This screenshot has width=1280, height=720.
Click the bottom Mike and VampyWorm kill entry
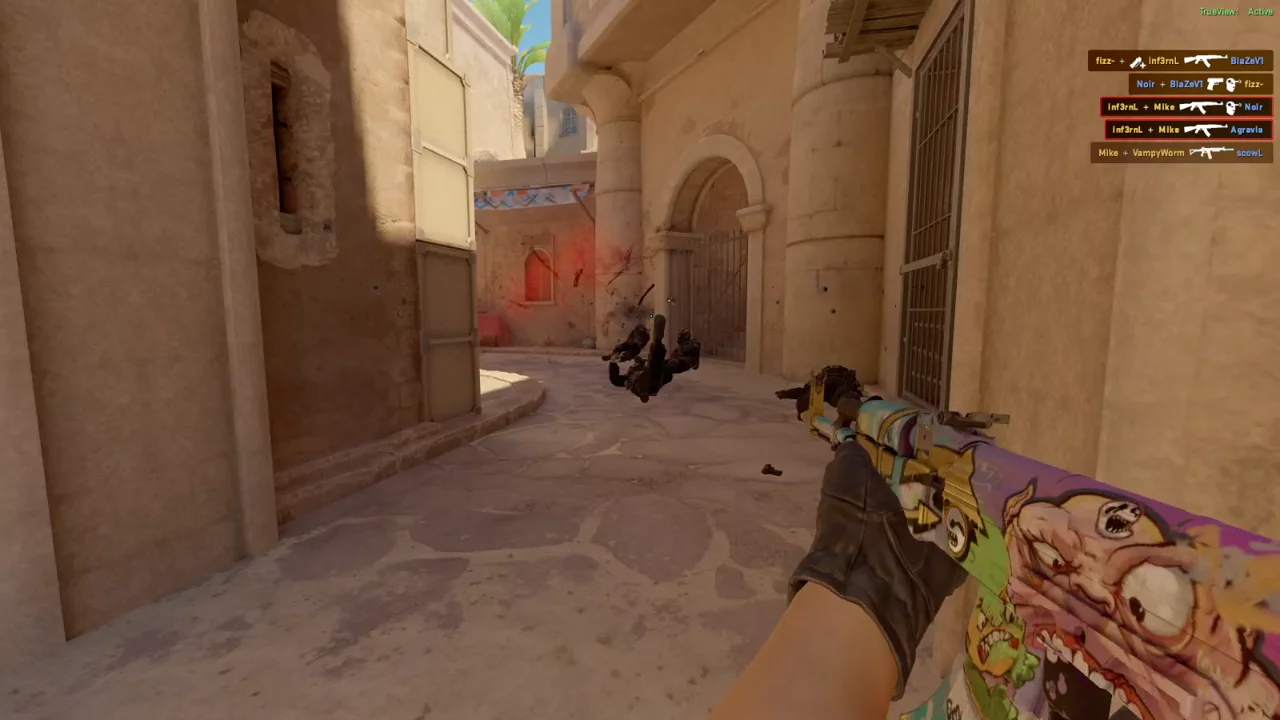click(x=1180, y=152)
